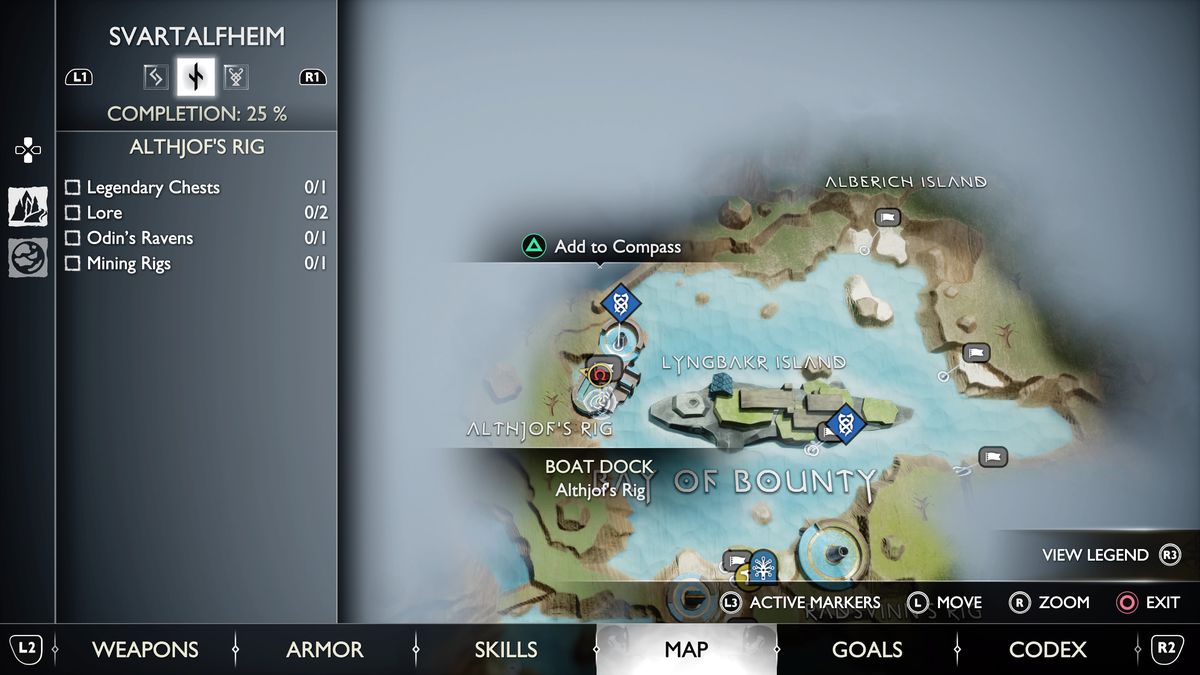Open the round realm globe icon

(x=28, y=258)
